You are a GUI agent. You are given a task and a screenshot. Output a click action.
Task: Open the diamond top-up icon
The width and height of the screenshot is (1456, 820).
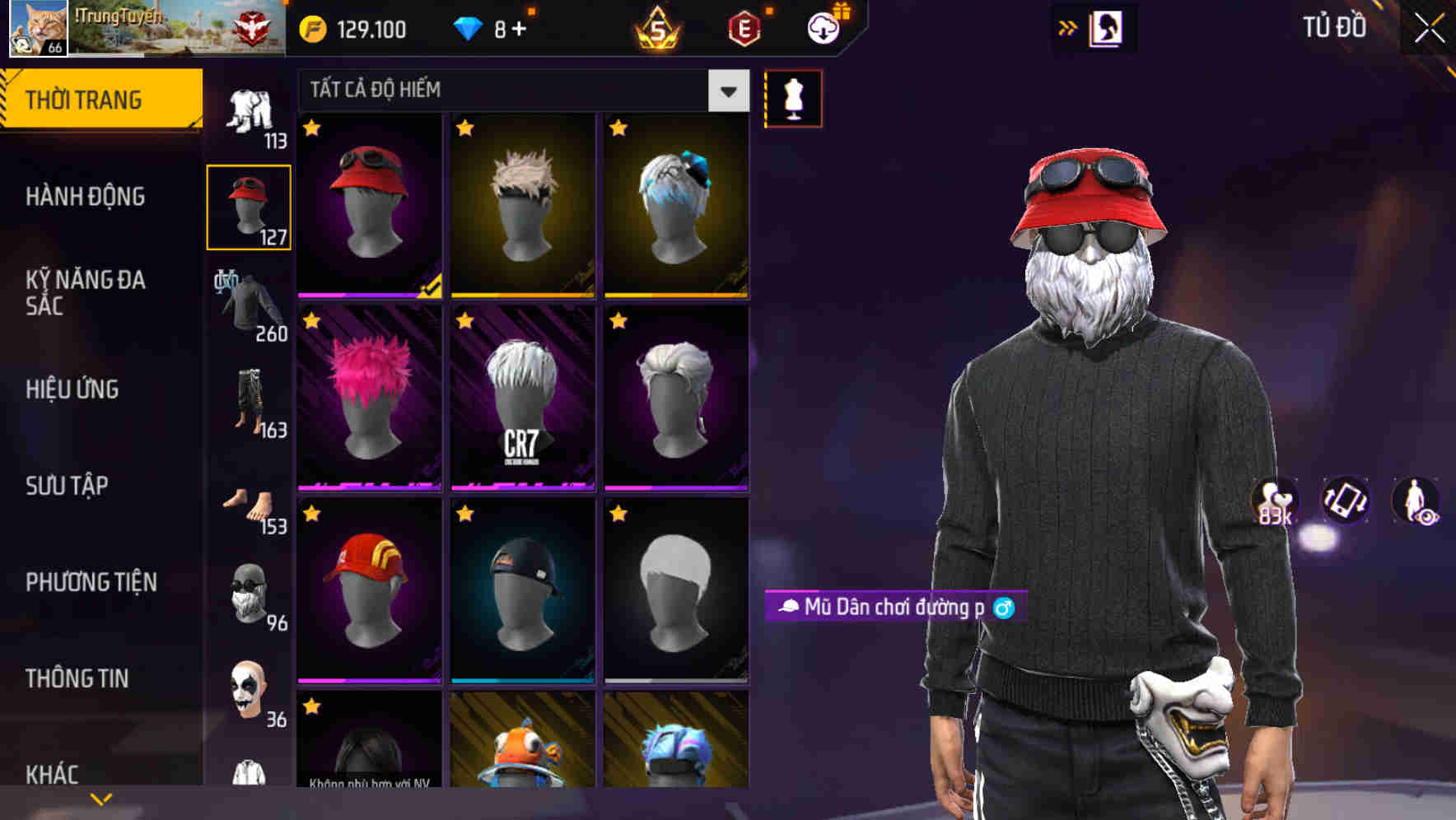pyautogui.click(x=469, y=29)
